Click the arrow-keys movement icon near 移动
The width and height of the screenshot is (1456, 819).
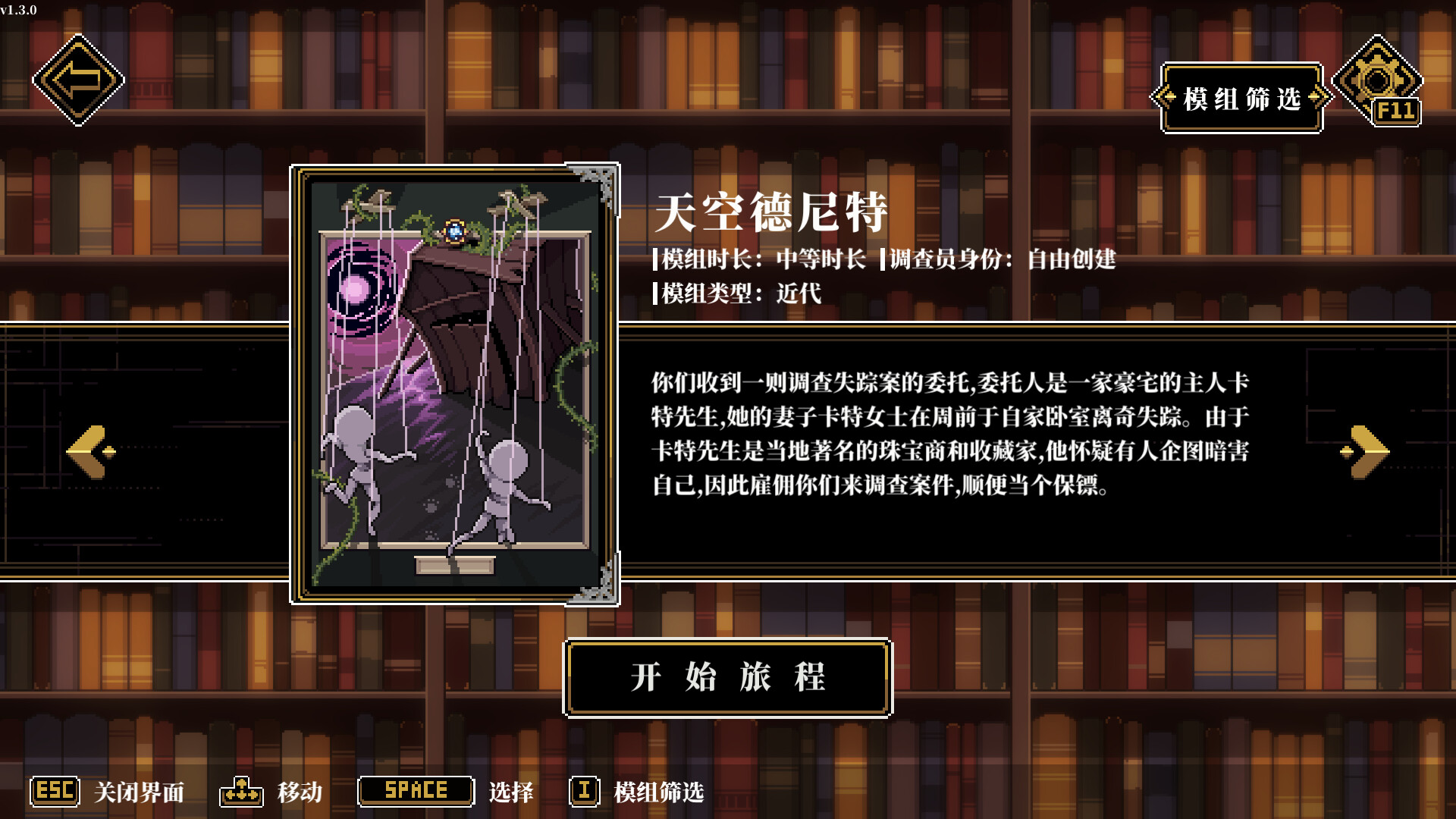click(x=241, y=792)
